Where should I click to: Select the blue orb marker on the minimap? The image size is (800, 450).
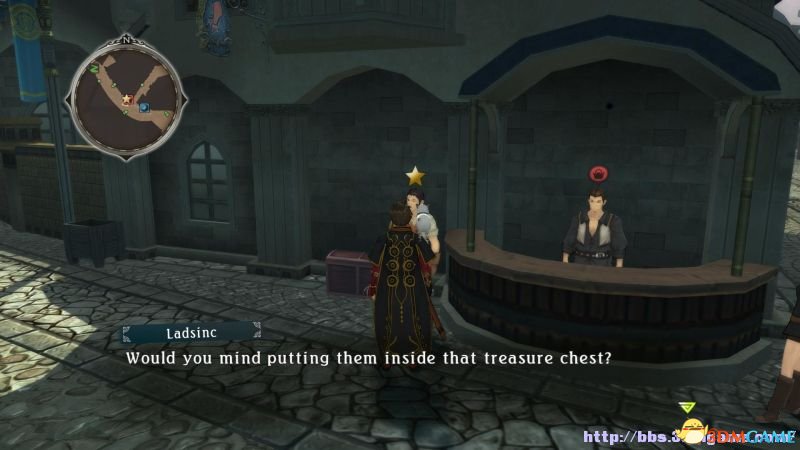144,107
